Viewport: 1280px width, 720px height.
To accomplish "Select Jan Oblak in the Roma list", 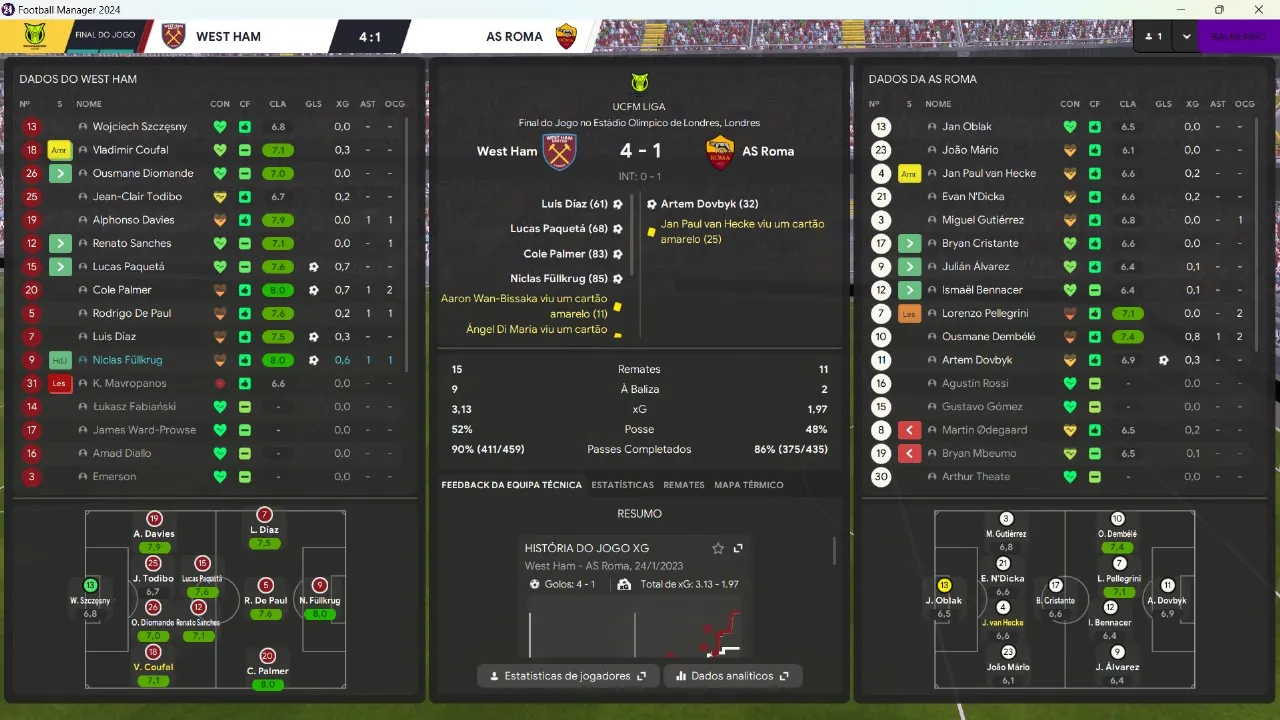I will (965, 127).
